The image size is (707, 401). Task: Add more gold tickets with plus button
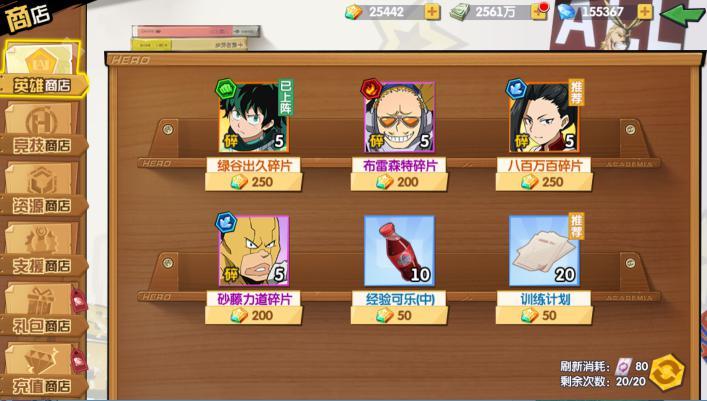pos(432,12)
